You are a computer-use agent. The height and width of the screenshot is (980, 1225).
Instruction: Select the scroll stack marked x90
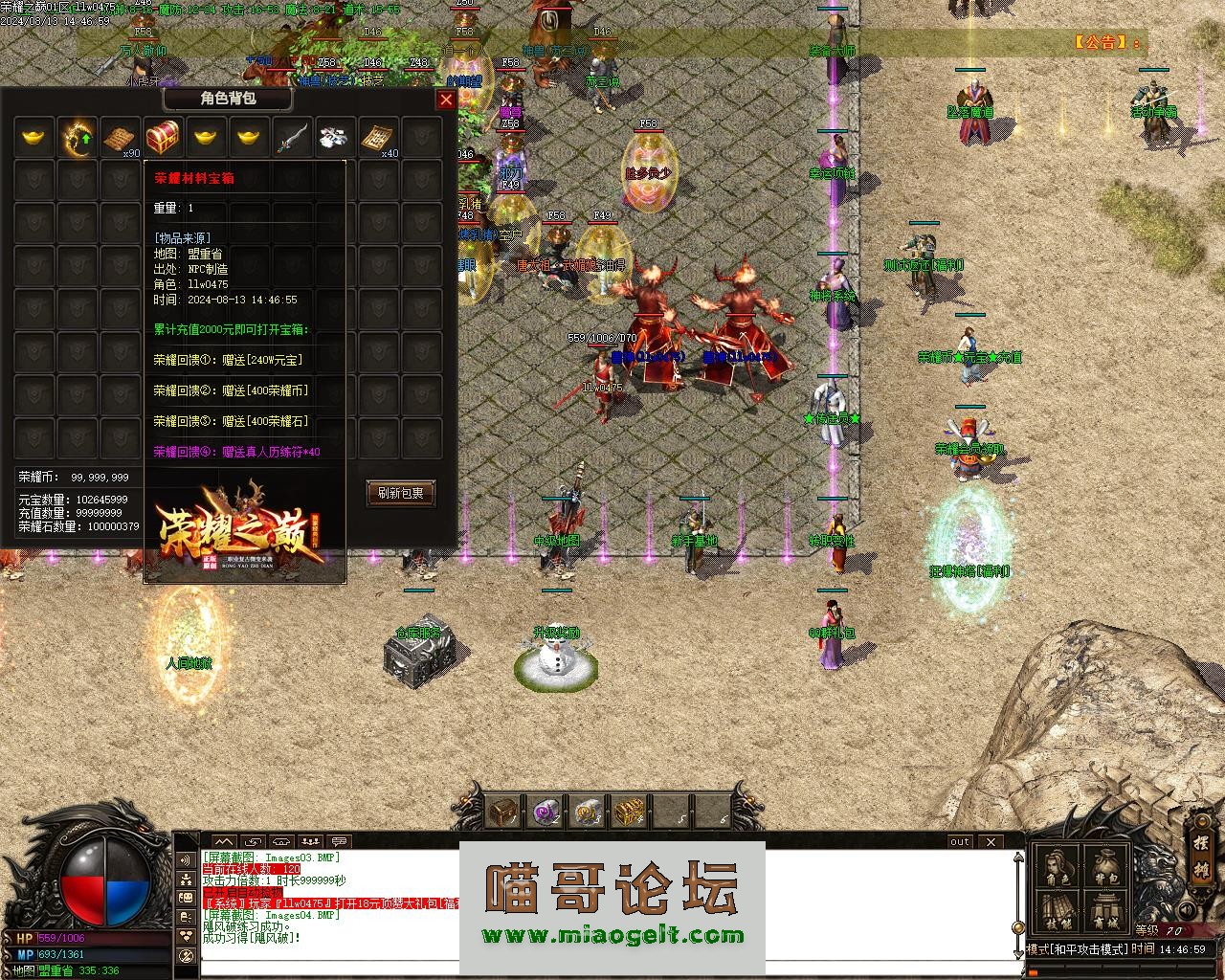pyautogui.click(x=121, y=138)
